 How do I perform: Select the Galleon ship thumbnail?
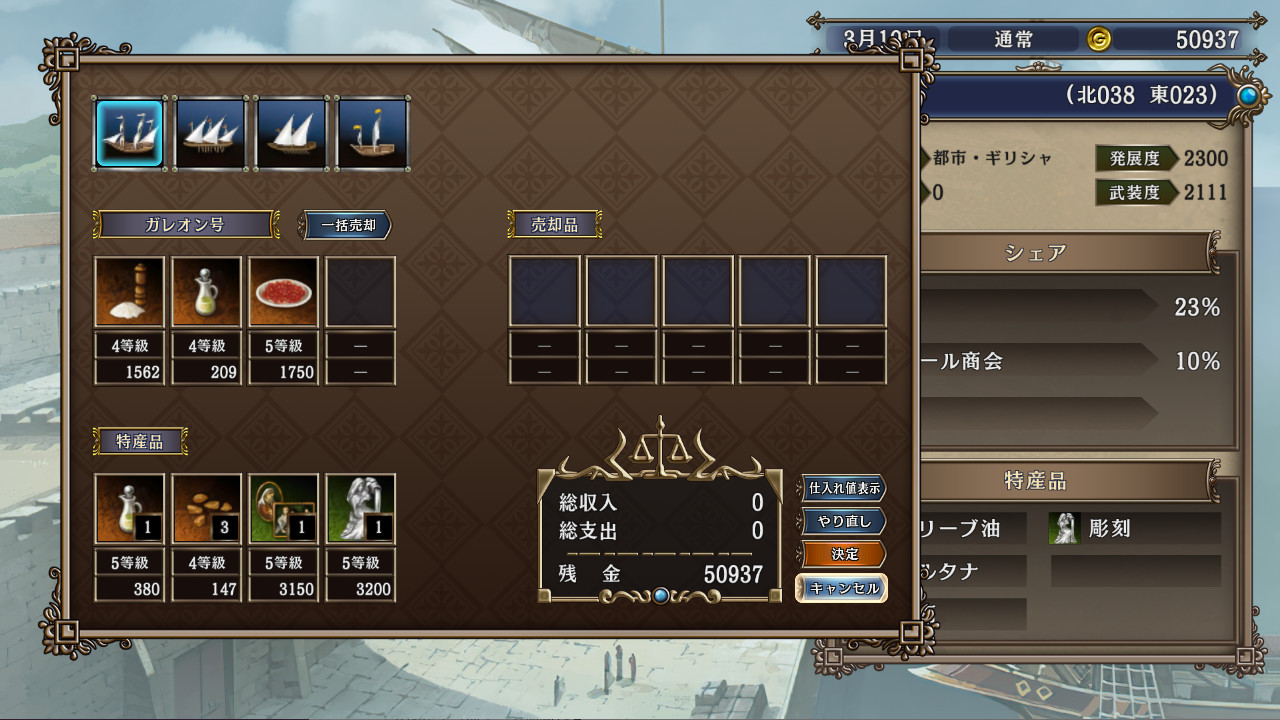[129, 132]
